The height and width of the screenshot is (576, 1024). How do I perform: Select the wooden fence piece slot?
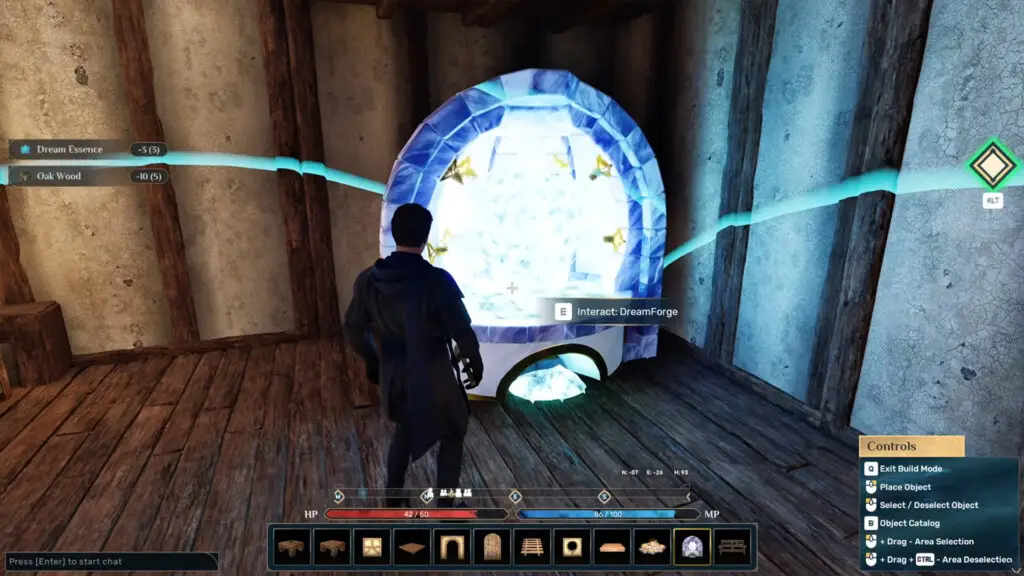532,547
